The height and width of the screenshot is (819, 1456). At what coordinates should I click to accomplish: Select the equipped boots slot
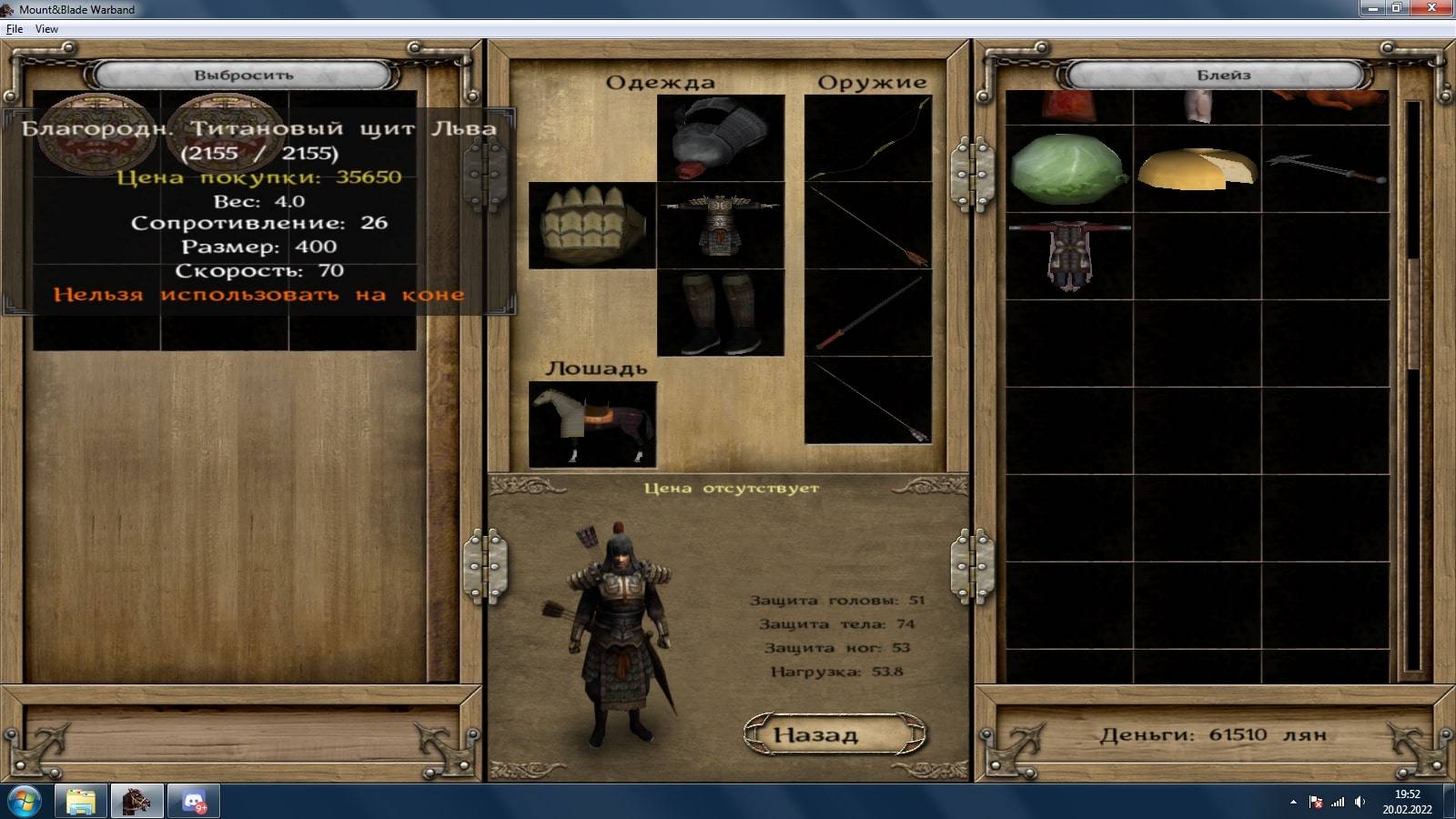tap(720, 312)
